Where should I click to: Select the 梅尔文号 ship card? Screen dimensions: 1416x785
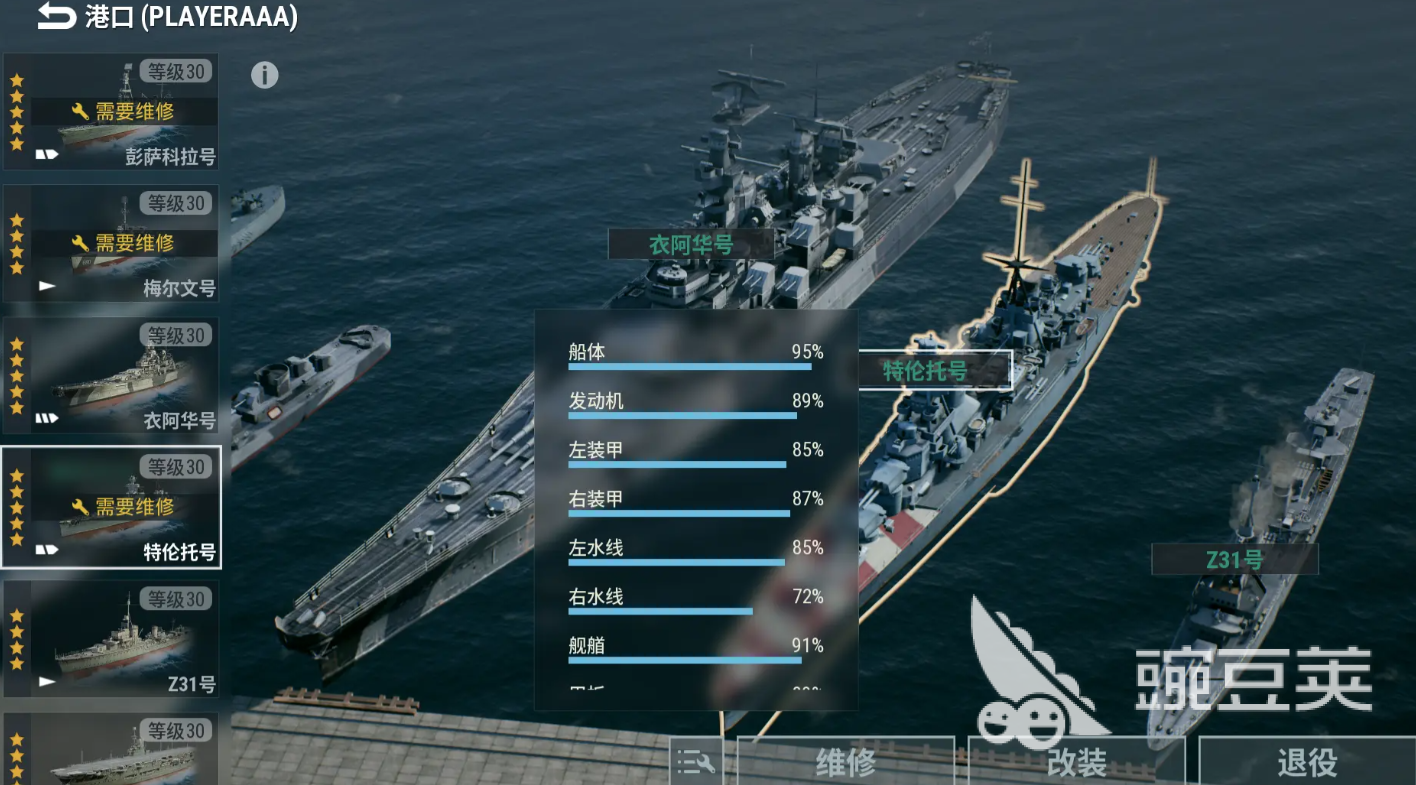111,244
